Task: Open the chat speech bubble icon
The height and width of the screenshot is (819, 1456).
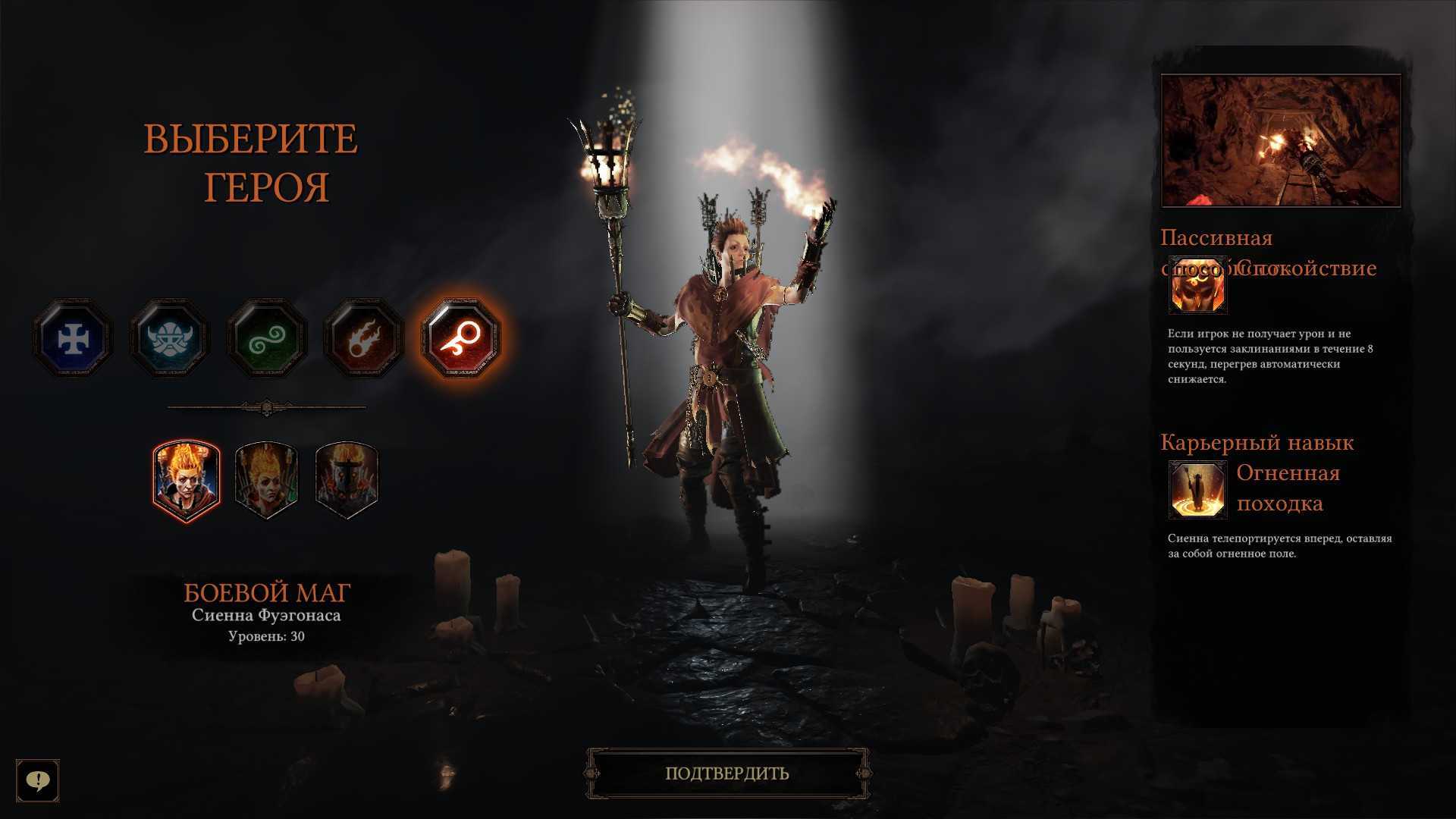Action: tap(38, 780)
